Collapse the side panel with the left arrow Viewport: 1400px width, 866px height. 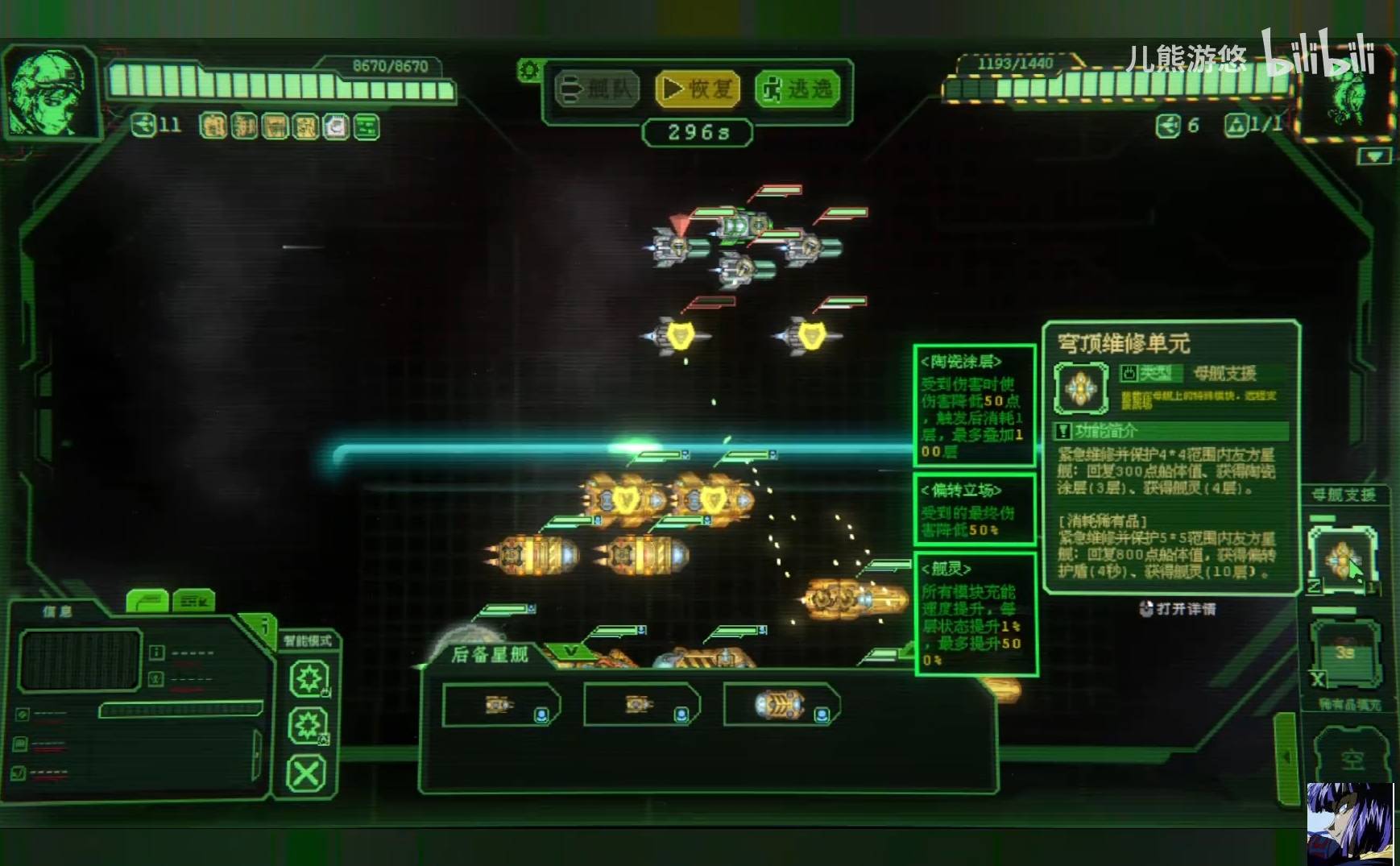click(x=1286, y=756)
